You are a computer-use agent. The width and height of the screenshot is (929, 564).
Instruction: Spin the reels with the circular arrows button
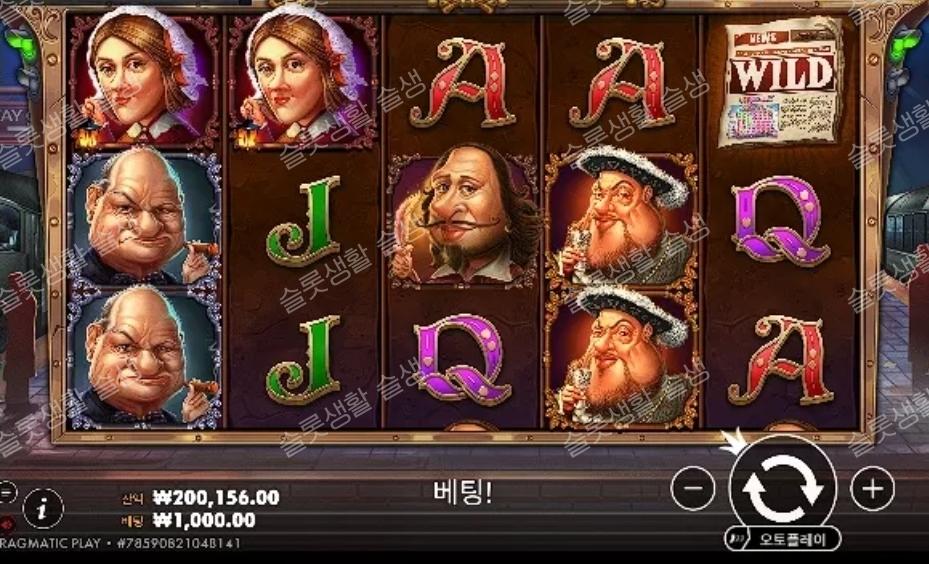pos(783,487)
